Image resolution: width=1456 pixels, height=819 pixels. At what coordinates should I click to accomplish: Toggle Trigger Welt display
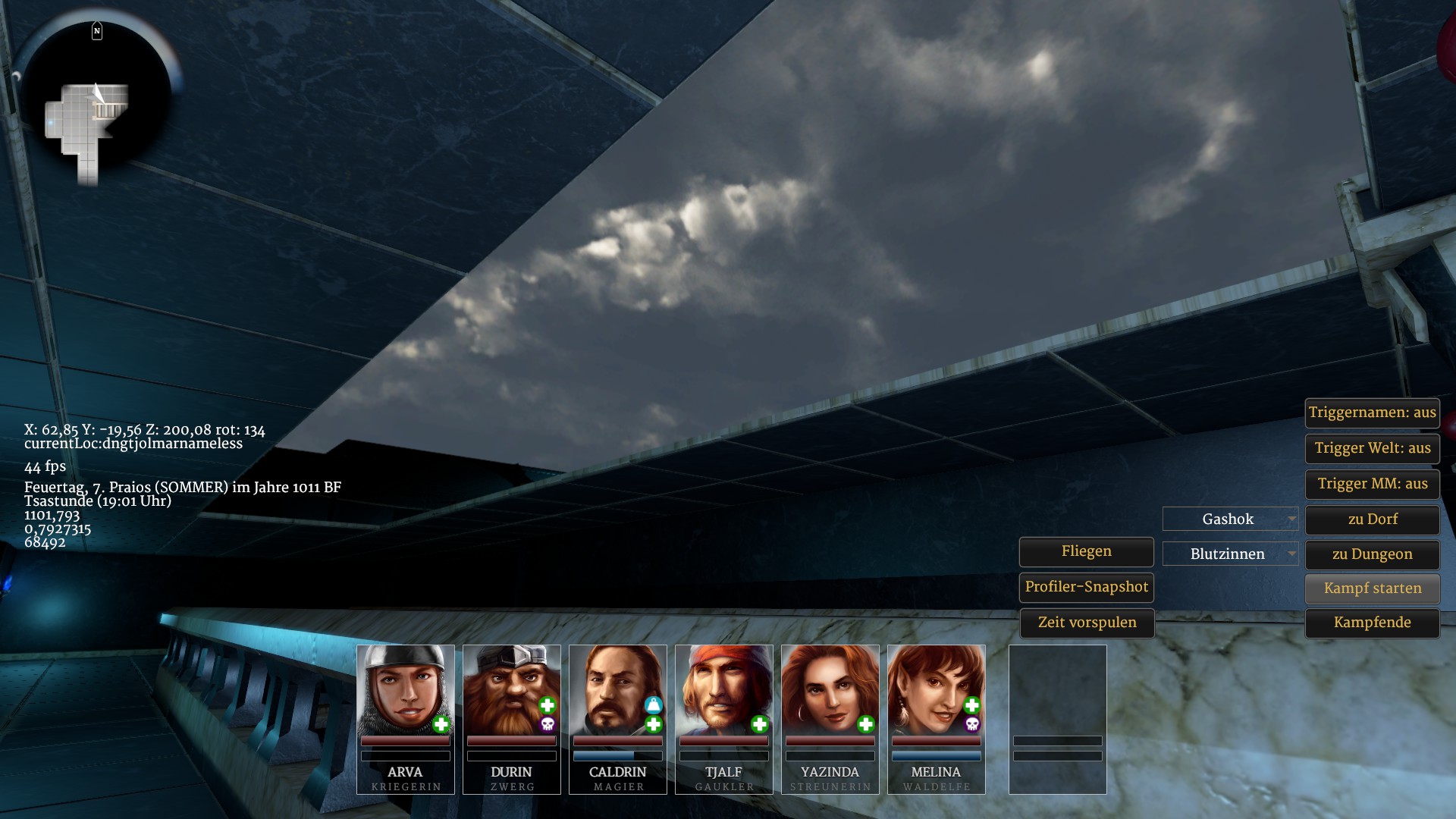coord(1372,448)
